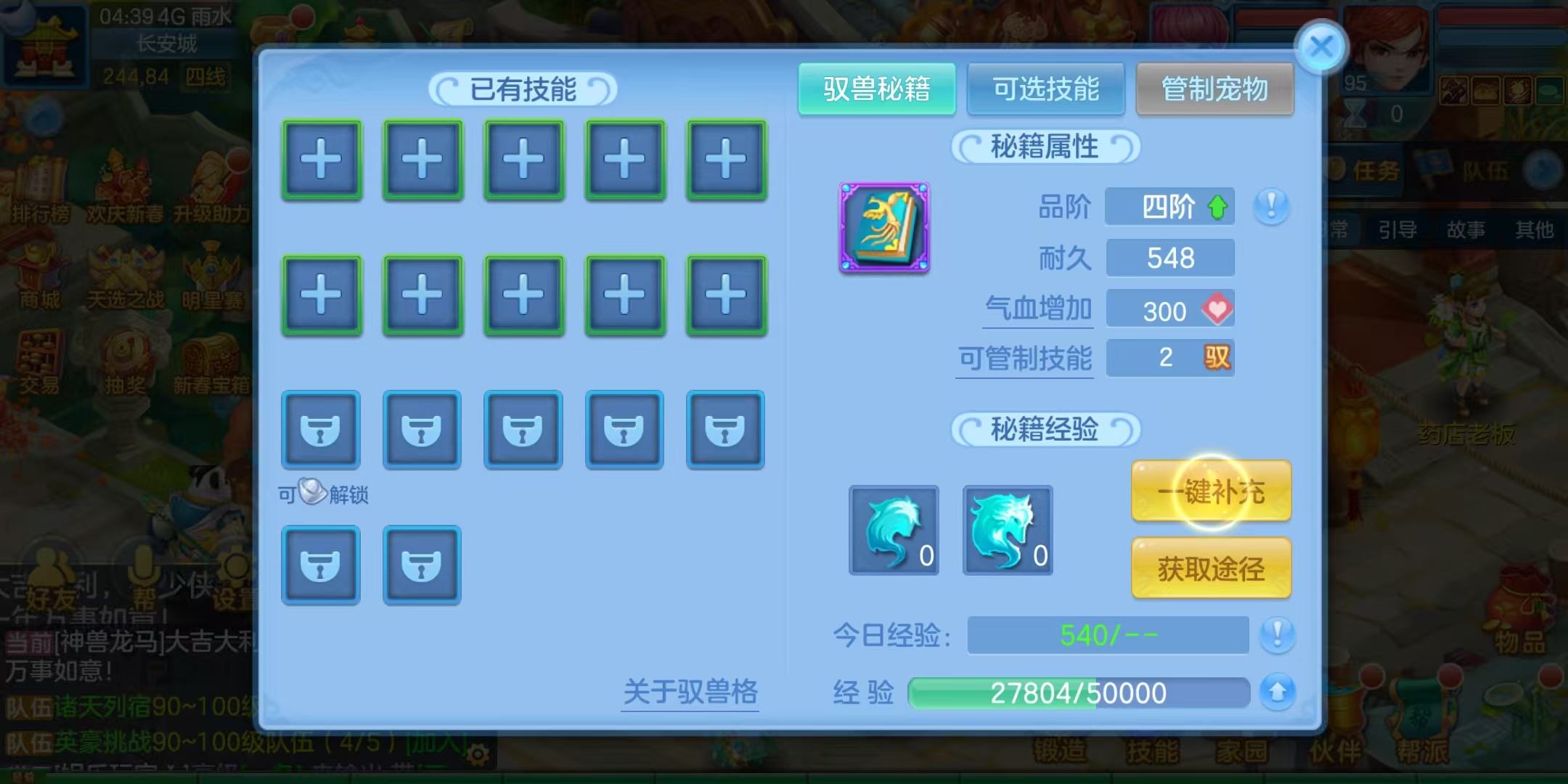Click the 驭 icon beside 可管制技能
The image size is (1568, 784).
(1217, 359)
